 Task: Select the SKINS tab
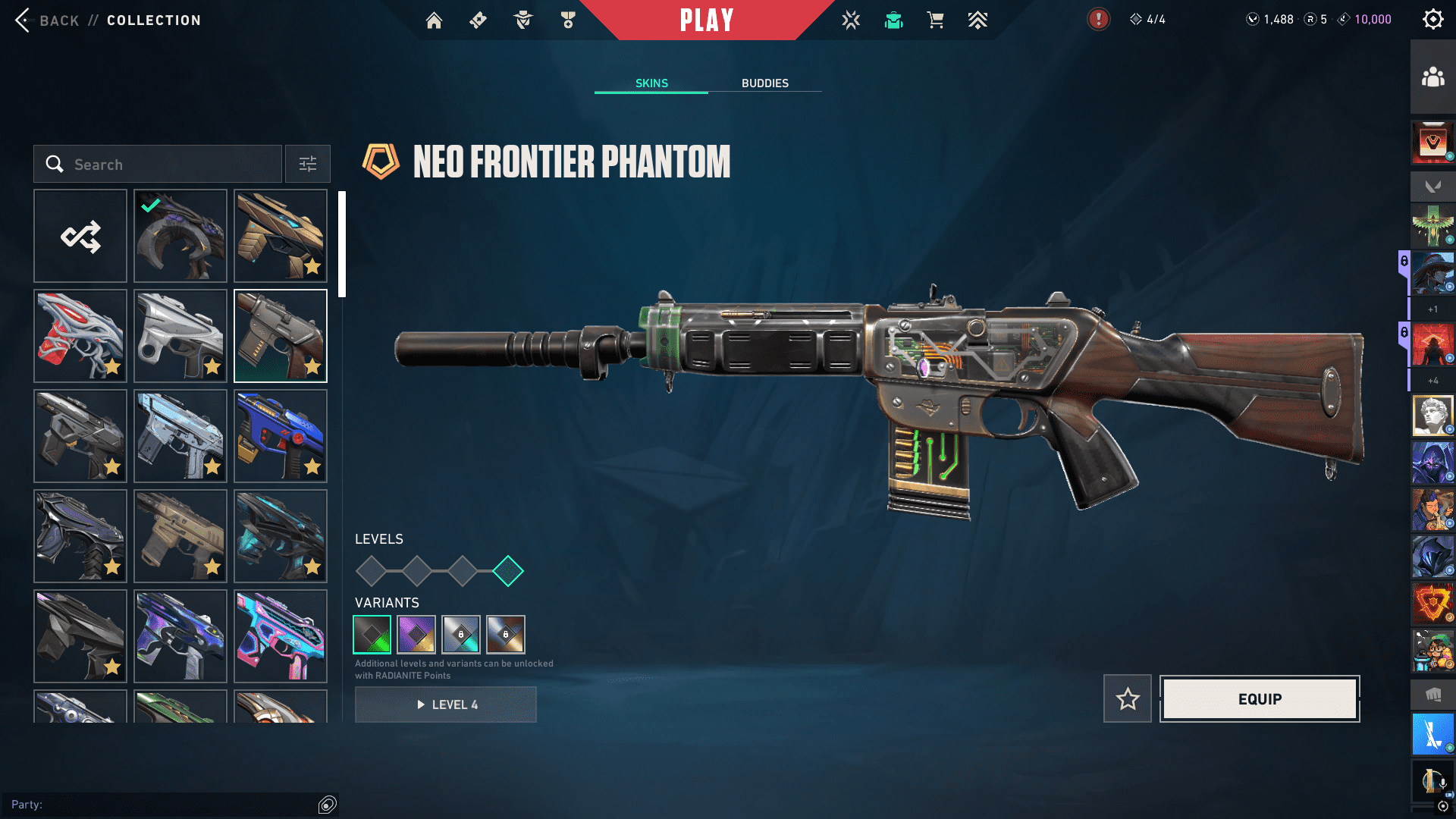pyautogui.click(x=651, y=83)
